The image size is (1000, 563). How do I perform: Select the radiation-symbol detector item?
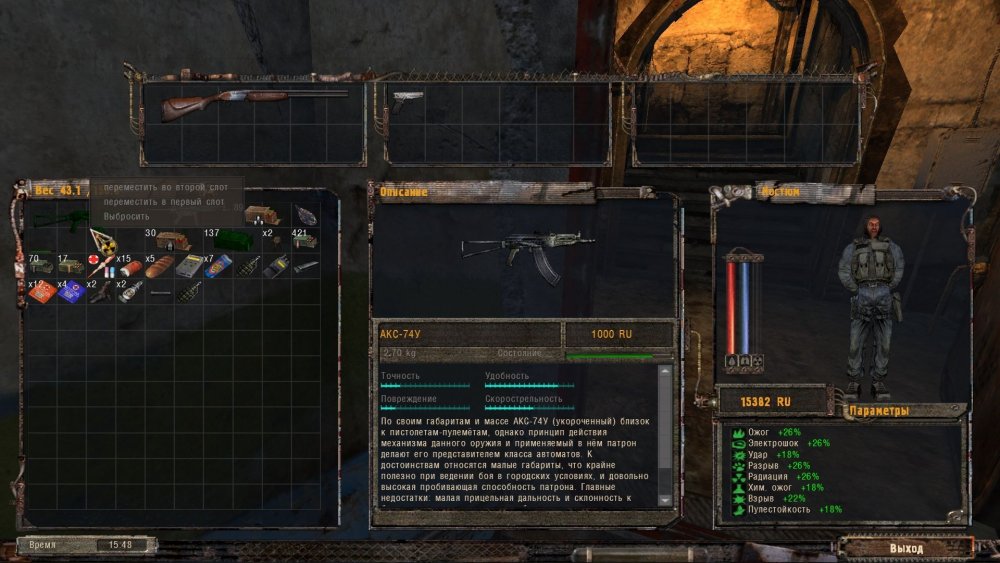tap(101, 241)
